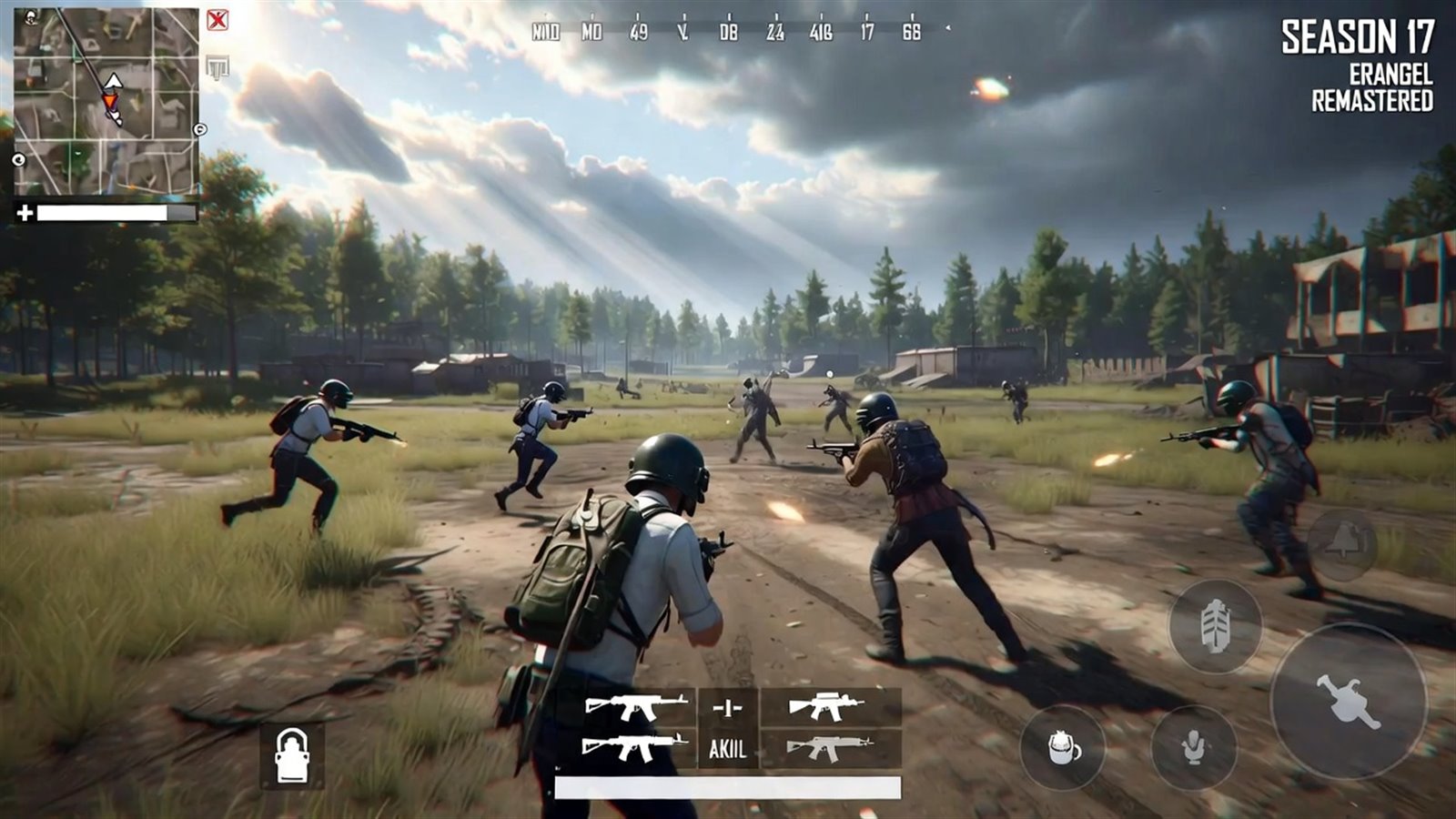Viewport: 1456px width, 819px height.
Task: Click the minimap in the top left corner
Action: [x=105, y=100]
